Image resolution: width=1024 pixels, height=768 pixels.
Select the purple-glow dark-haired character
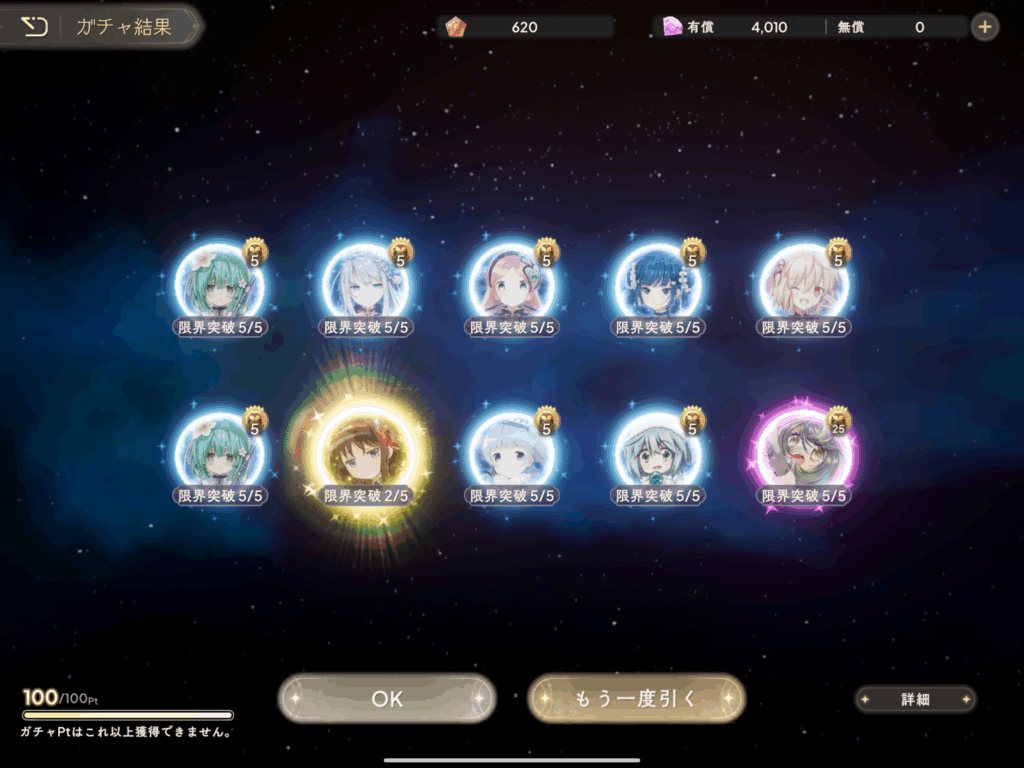tap(804, 453)
